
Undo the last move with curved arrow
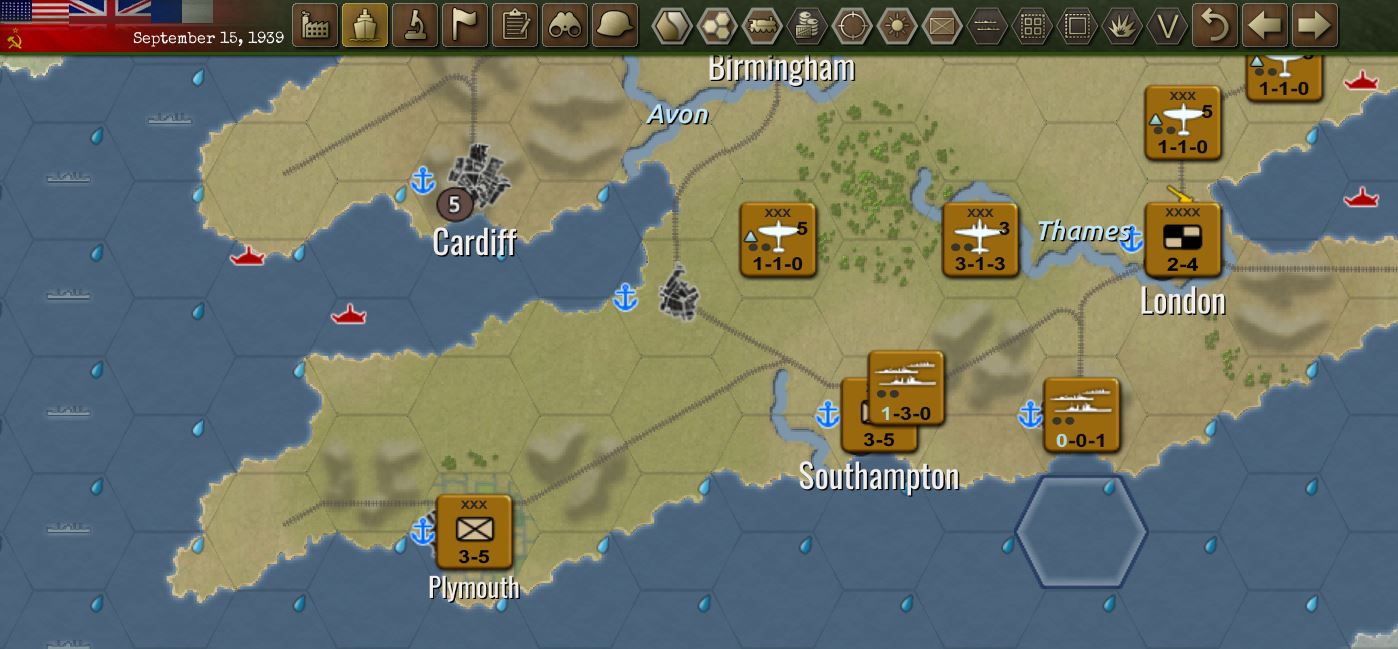pyautogui.click(x=1215, y=25)
